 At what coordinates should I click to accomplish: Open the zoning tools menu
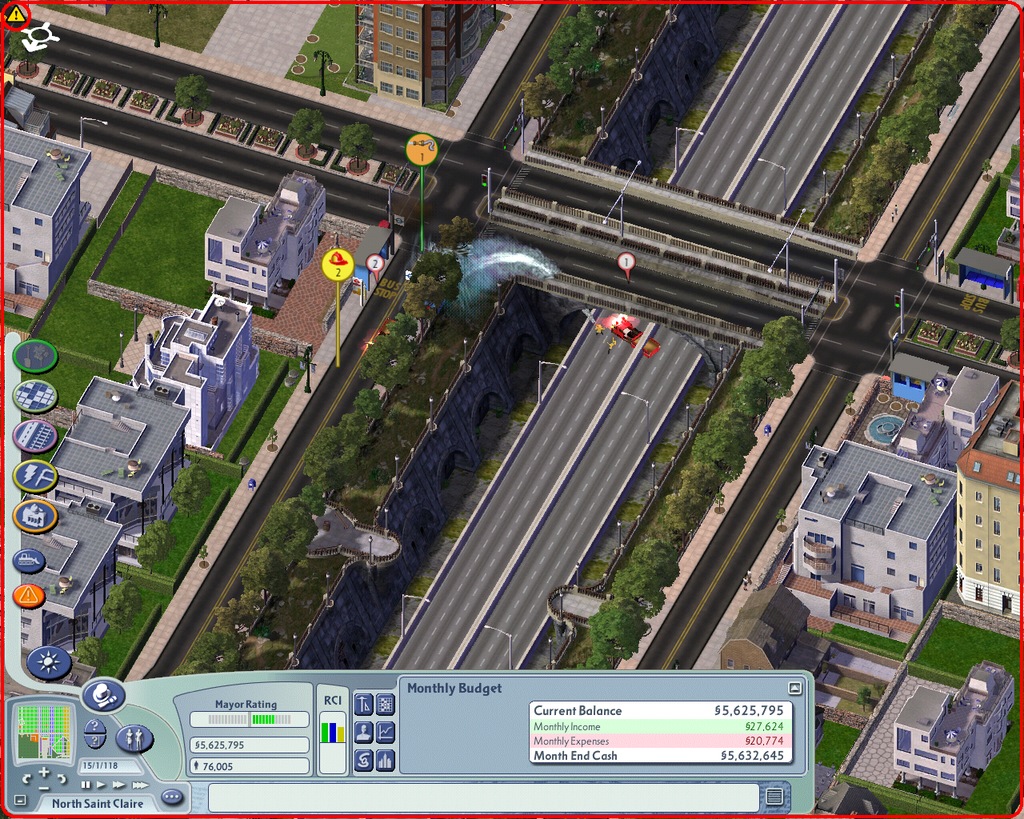coord(35,395)
